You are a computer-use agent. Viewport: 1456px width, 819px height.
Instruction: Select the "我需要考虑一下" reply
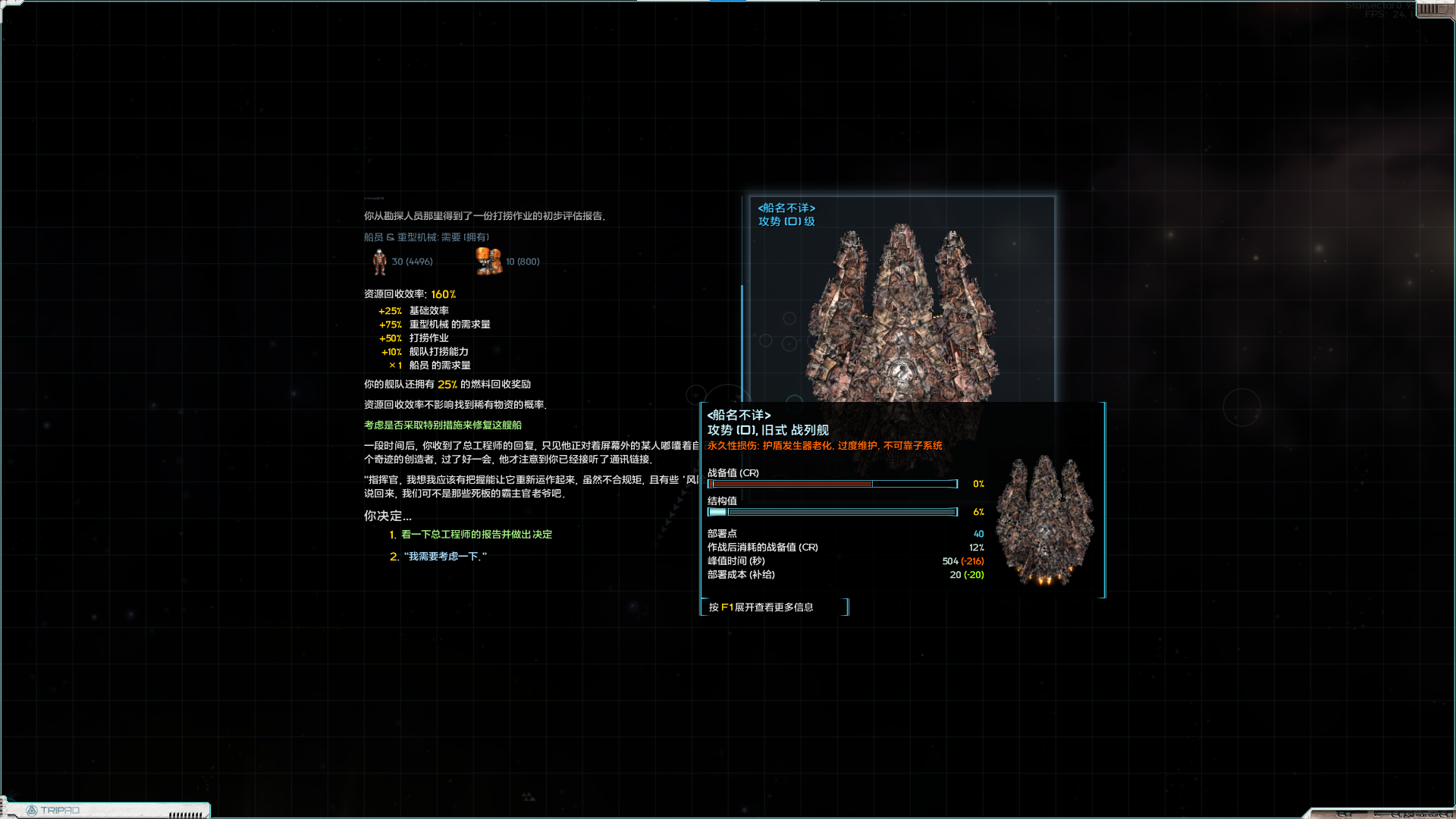(444, 557)
